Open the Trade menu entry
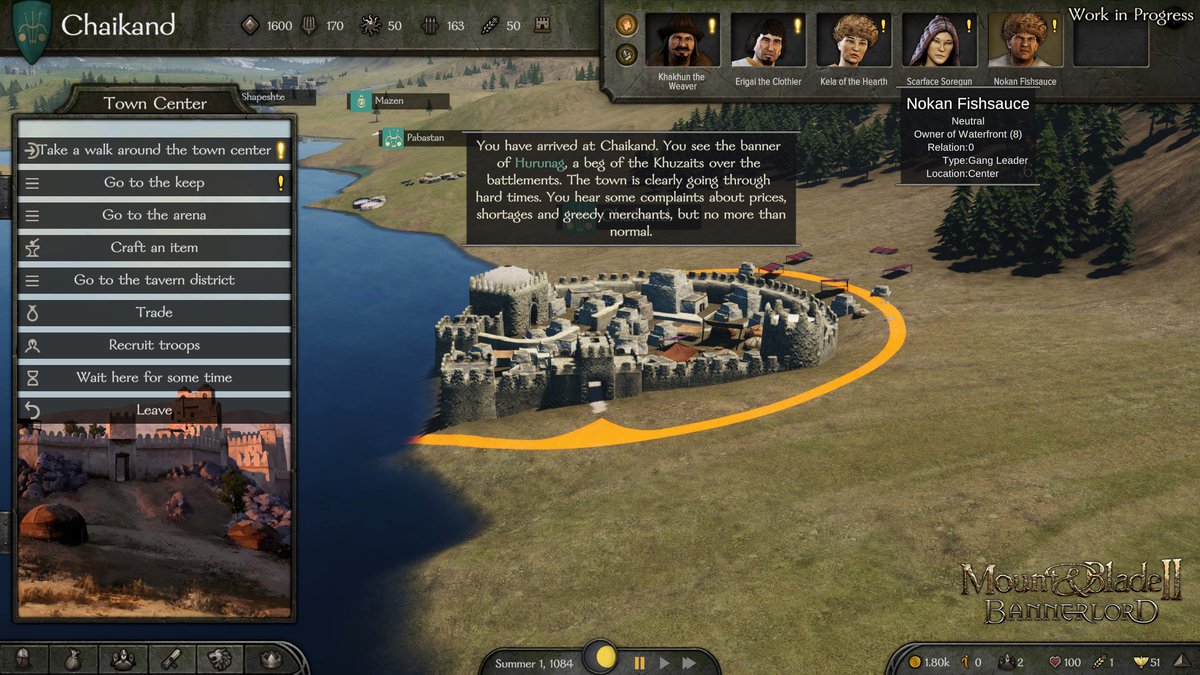The height and width of the screenshot is (675, 1200). point(154,313)
